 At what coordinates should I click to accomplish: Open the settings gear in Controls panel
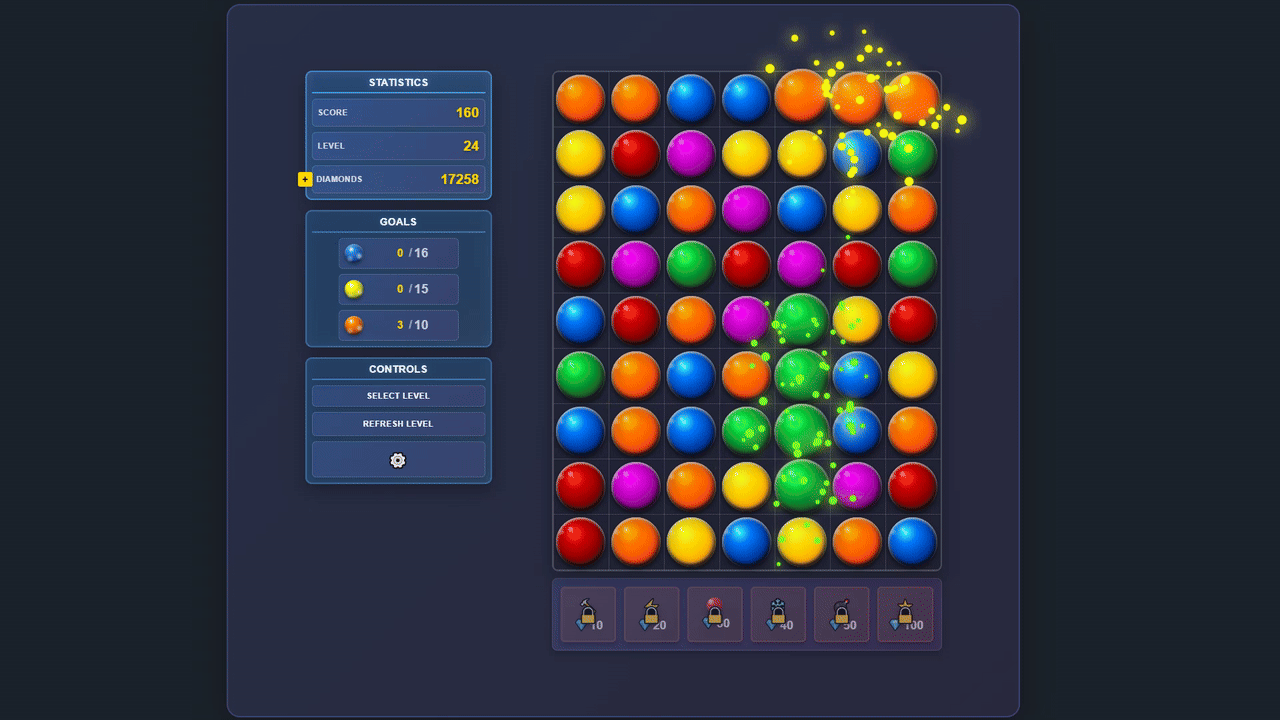(x=397, y=460)
